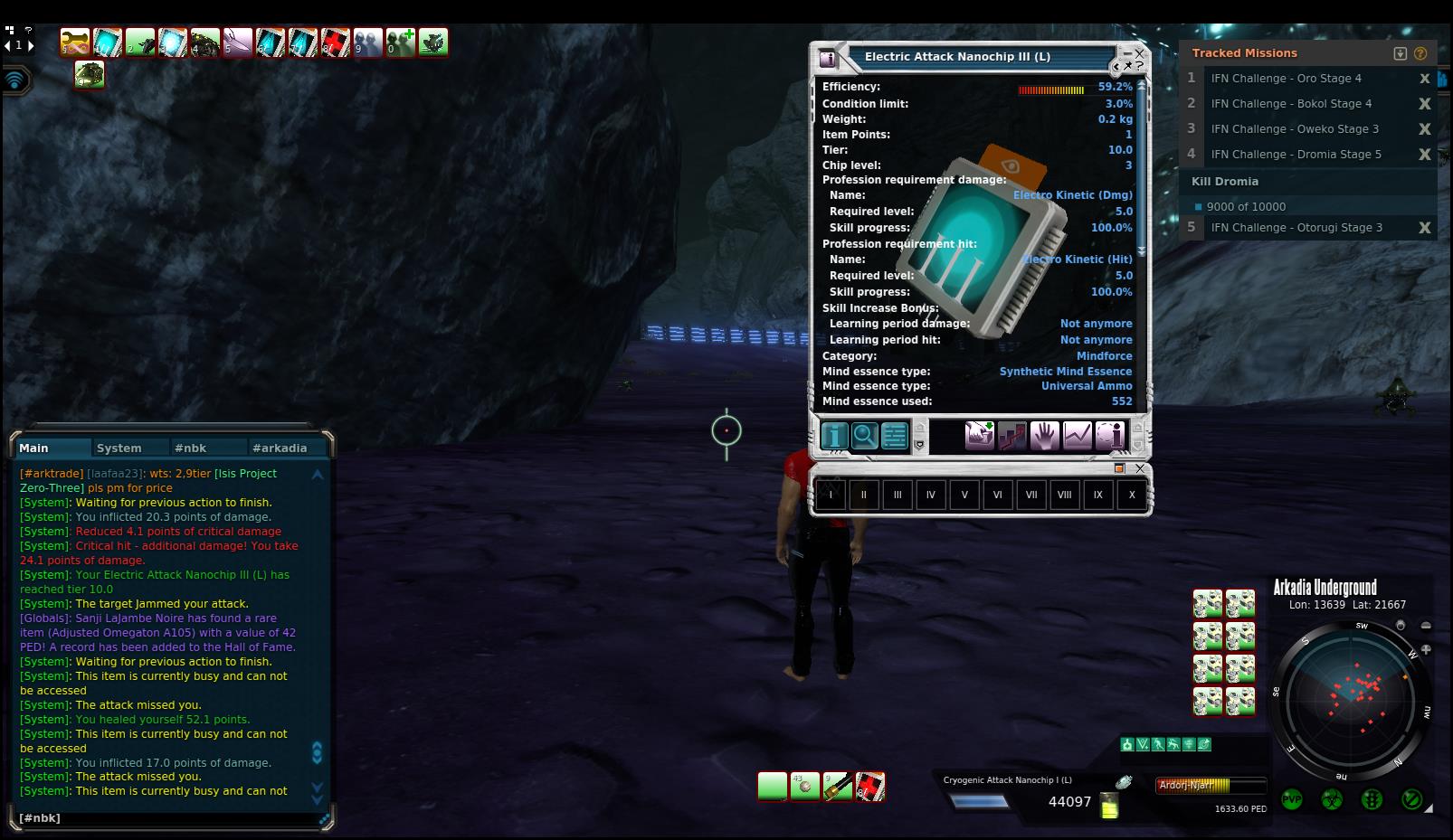Switch to the System chat tab
The width and height of the screenshot is (1453, 840).
click(119, 448)
